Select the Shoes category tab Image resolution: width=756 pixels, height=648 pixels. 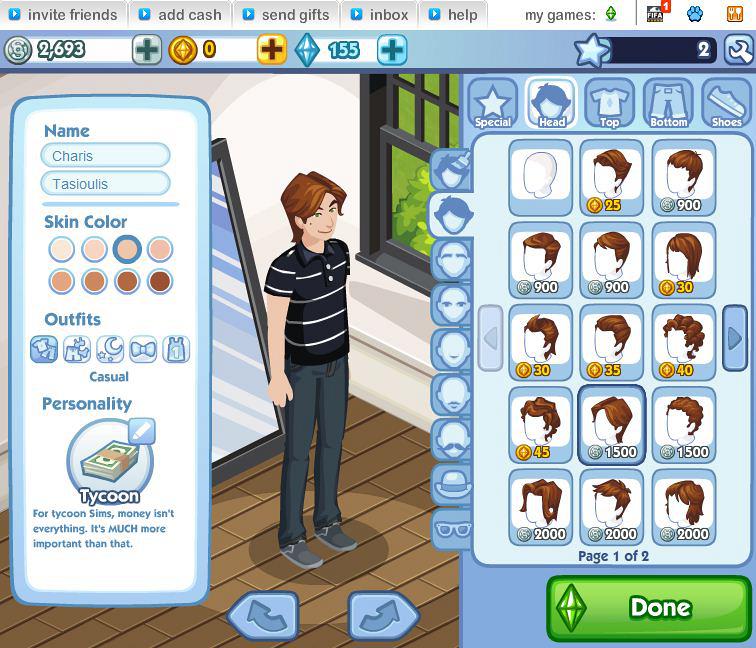click(726, 103)
